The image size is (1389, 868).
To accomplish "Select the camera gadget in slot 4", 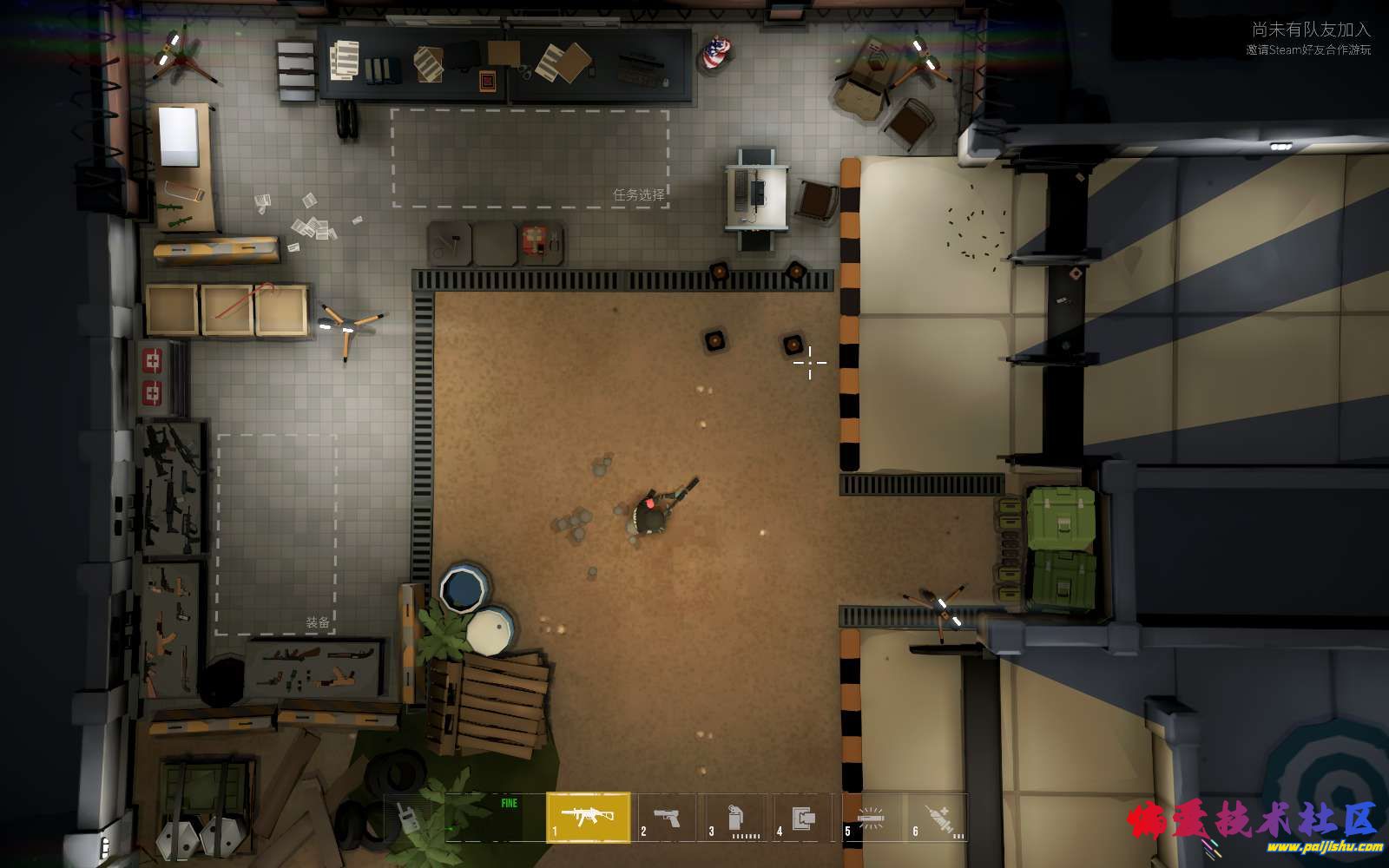I will click(x=804, y=818).
